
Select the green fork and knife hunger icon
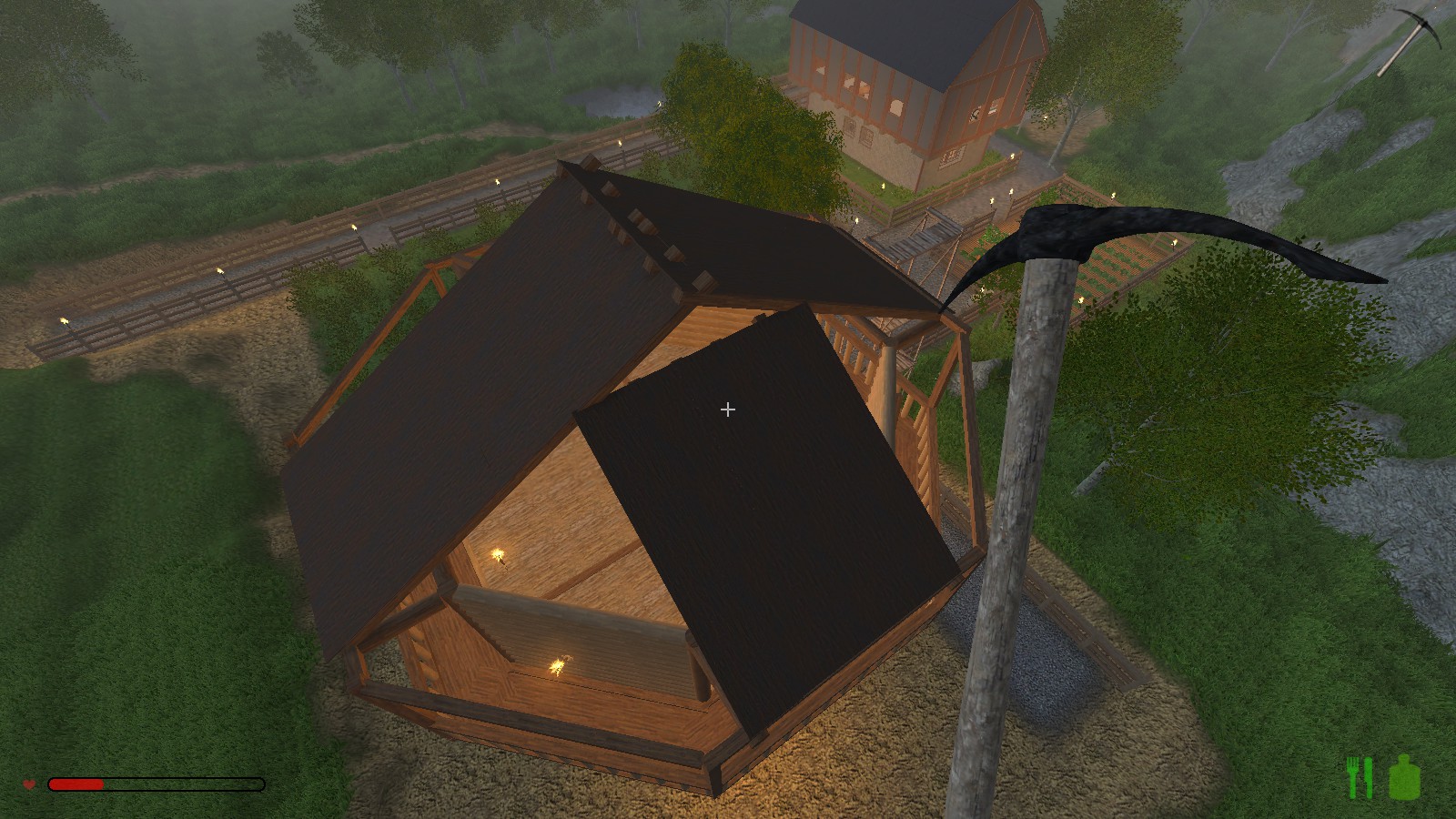pos(1360,778)
